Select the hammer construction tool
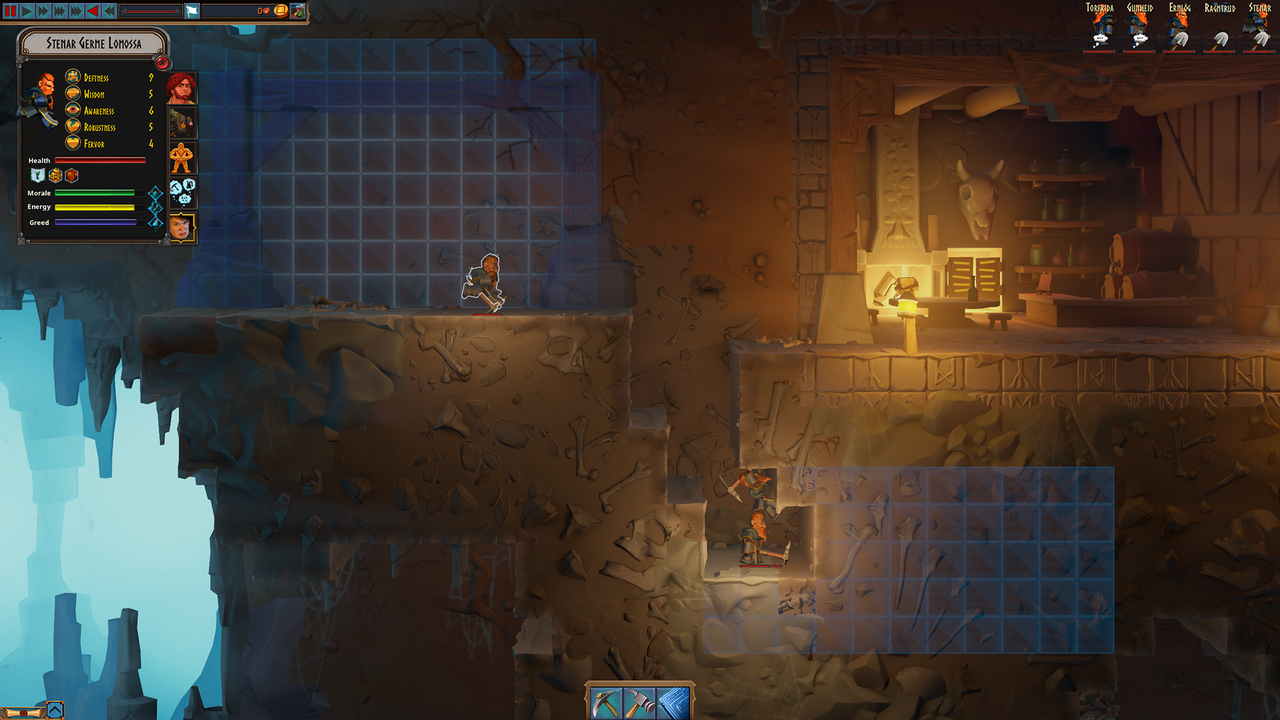The width and height of the screenshot is (1280, 720). tap(638, 702)
